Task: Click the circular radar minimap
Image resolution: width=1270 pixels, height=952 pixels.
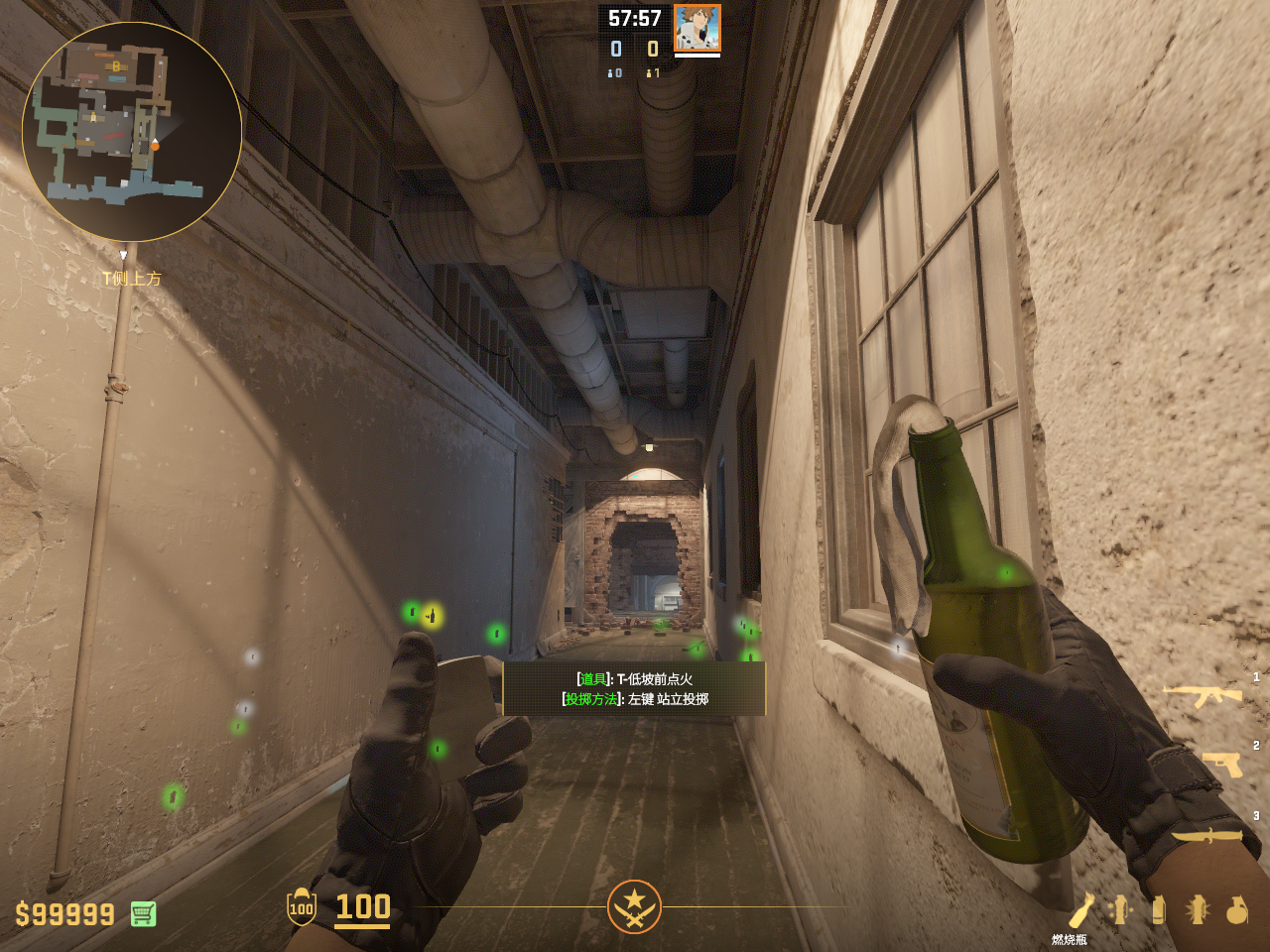Action: 132,132
